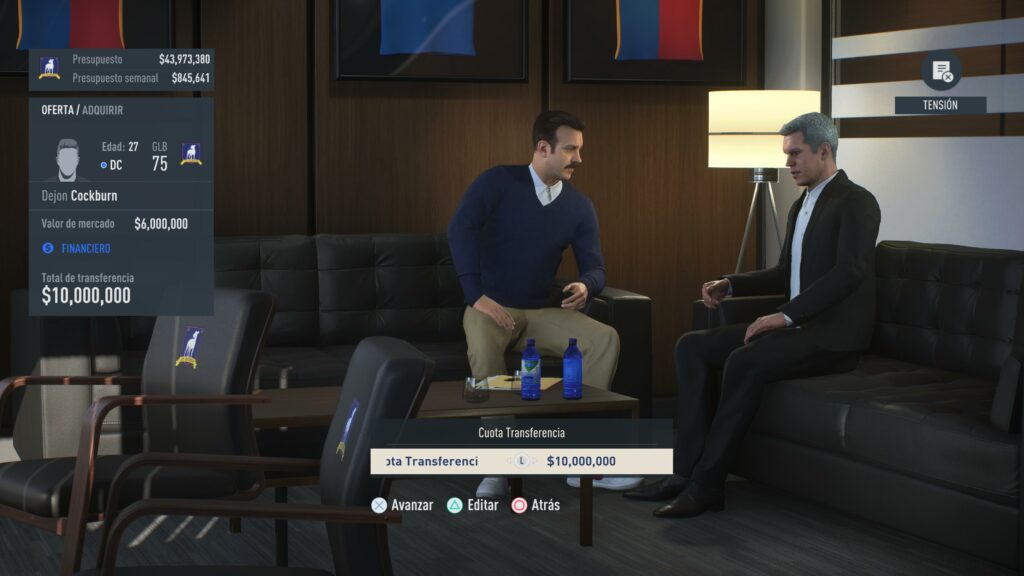The width and height of the screenshot is (1024, 576).
Task: Open the Tensión indicator icon
Action: pyautogui.click(x=941, y=71)
